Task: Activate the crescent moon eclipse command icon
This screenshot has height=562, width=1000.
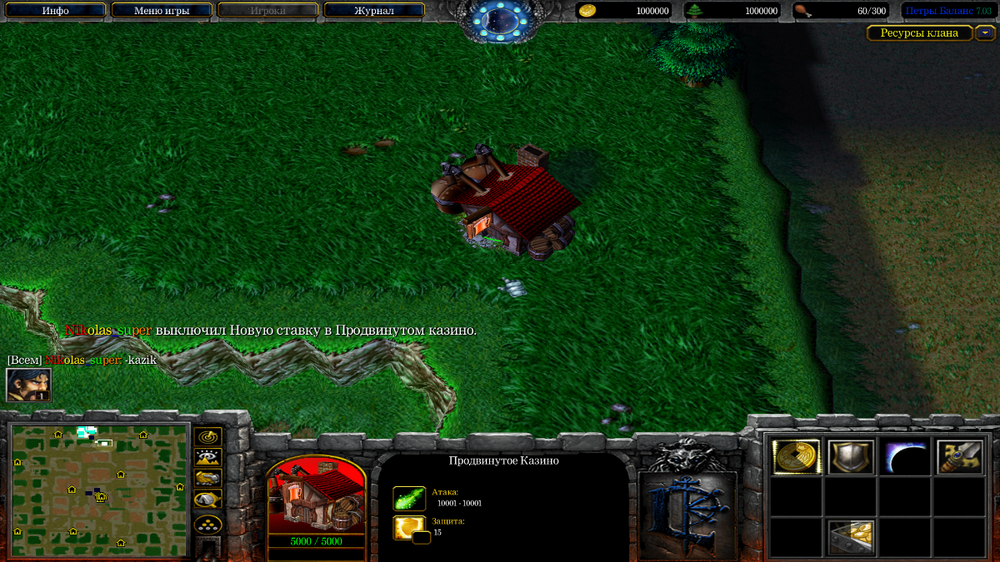Action: coord(904,457)
